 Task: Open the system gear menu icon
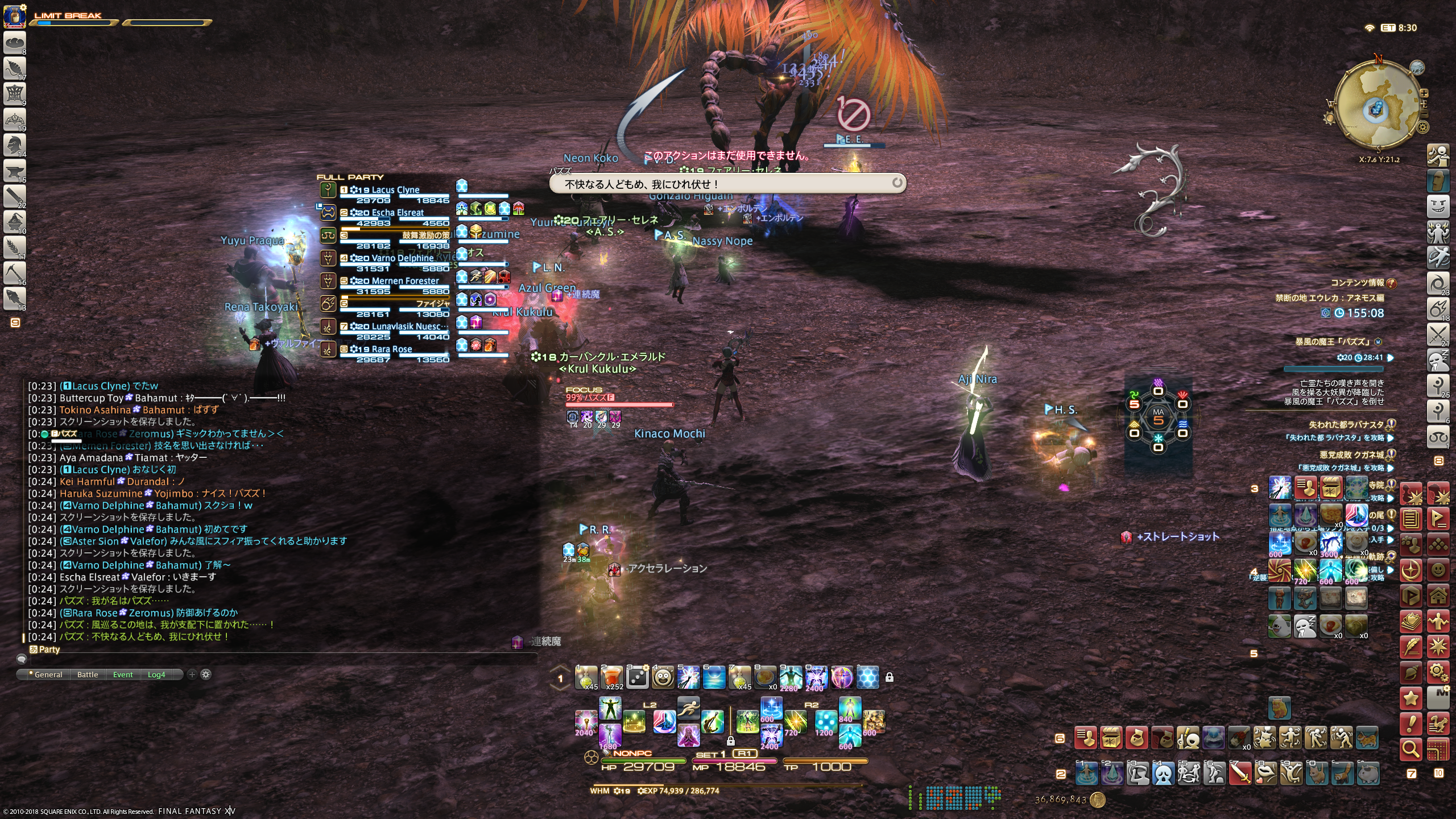point(1438,672)
